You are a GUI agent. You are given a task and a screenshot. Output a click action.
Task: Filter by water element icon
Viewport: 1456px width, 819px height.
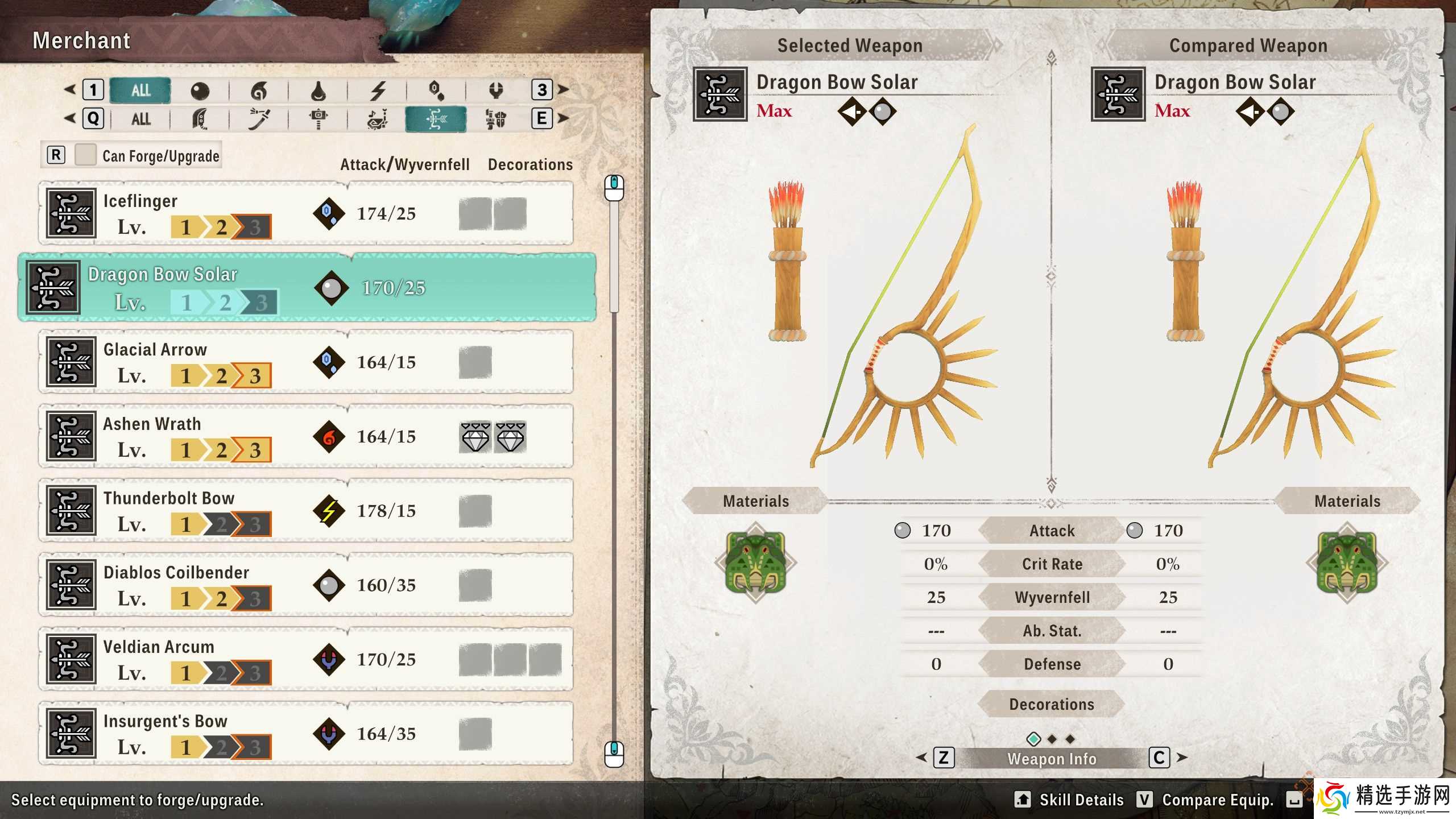[318, 90]
